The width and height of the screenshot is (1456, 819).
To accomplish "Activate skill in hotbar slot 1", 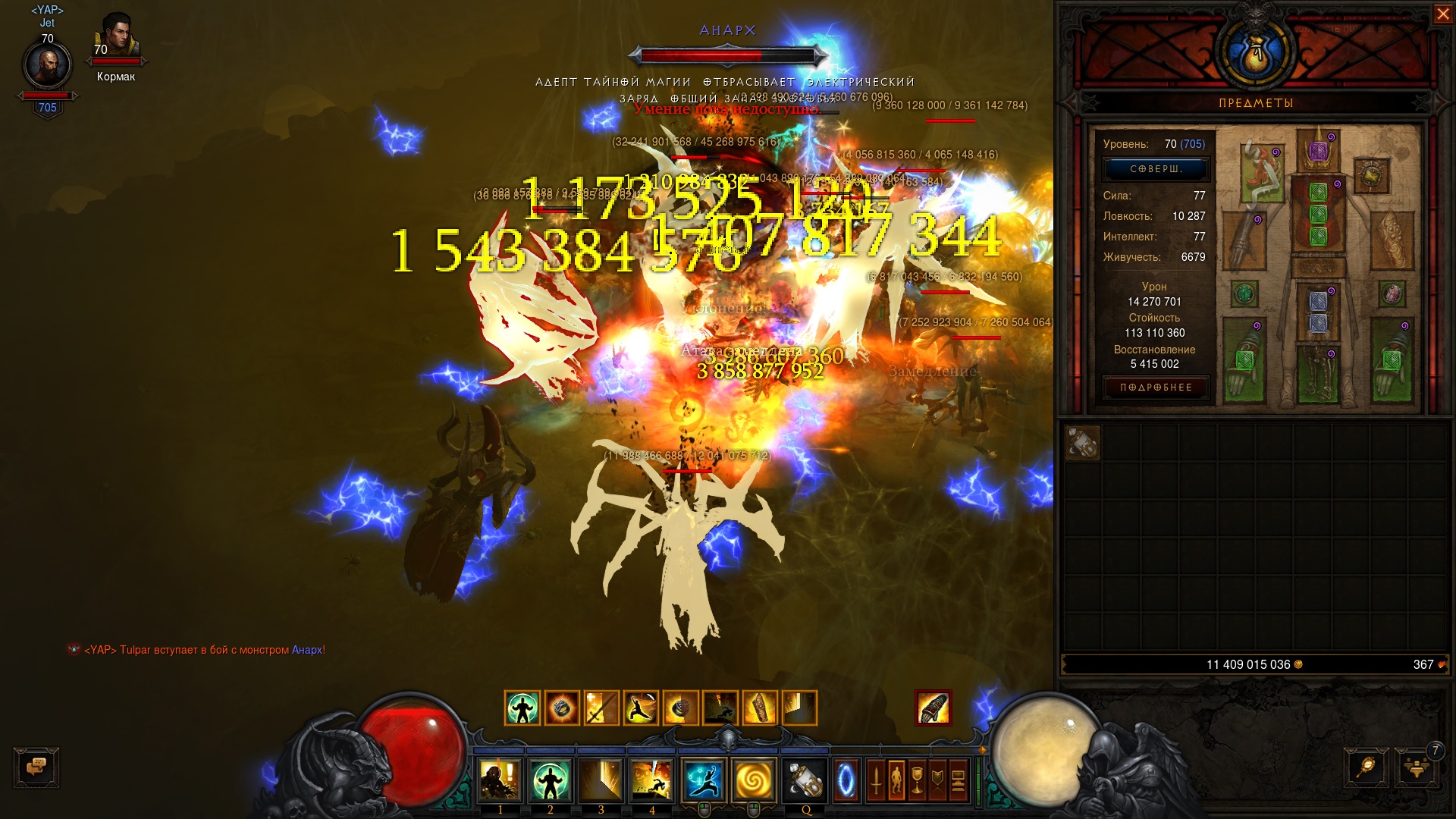I will [x=500, y=781].
